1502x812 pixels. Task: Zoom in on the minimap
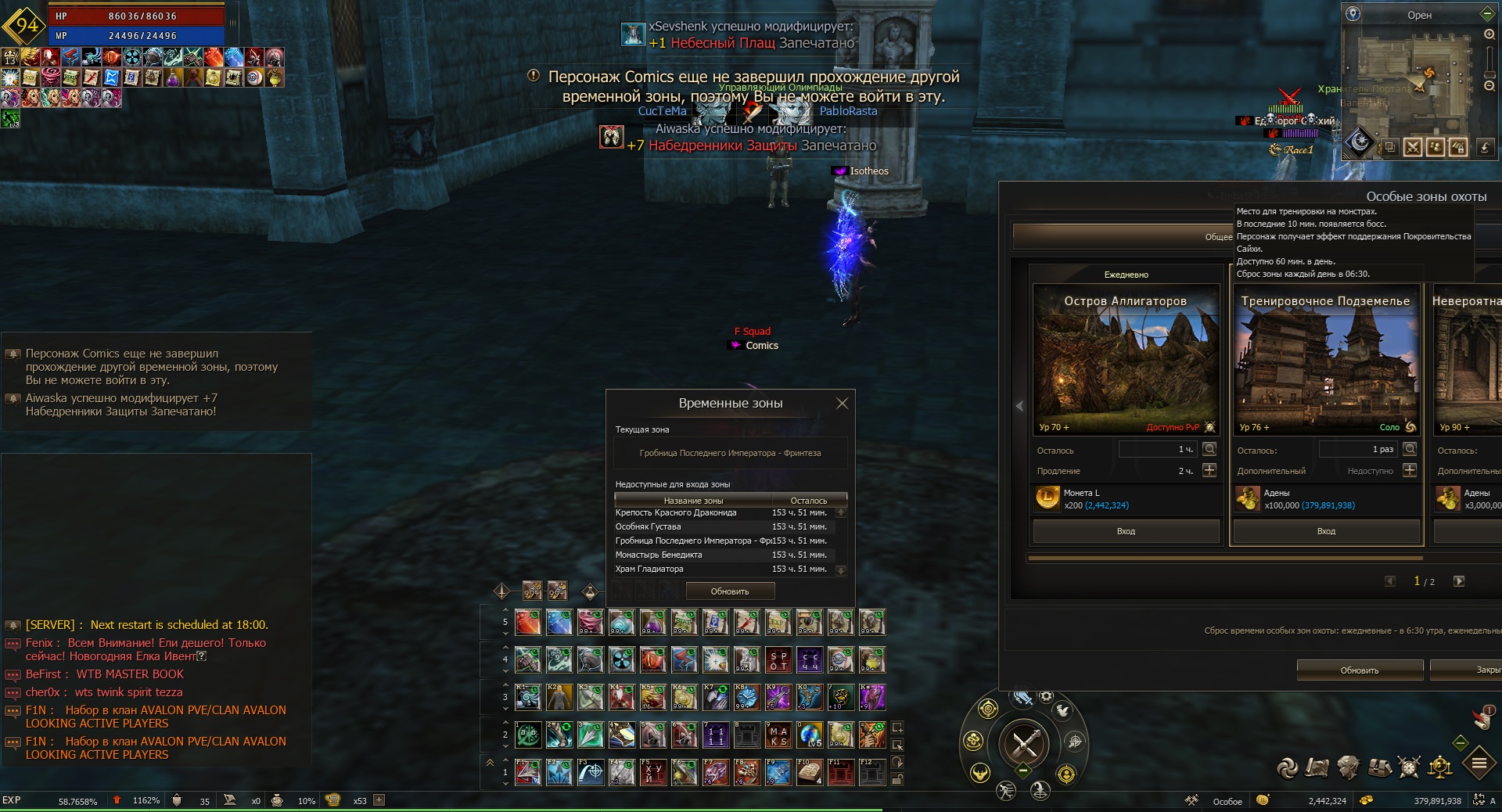(1489, 35)
